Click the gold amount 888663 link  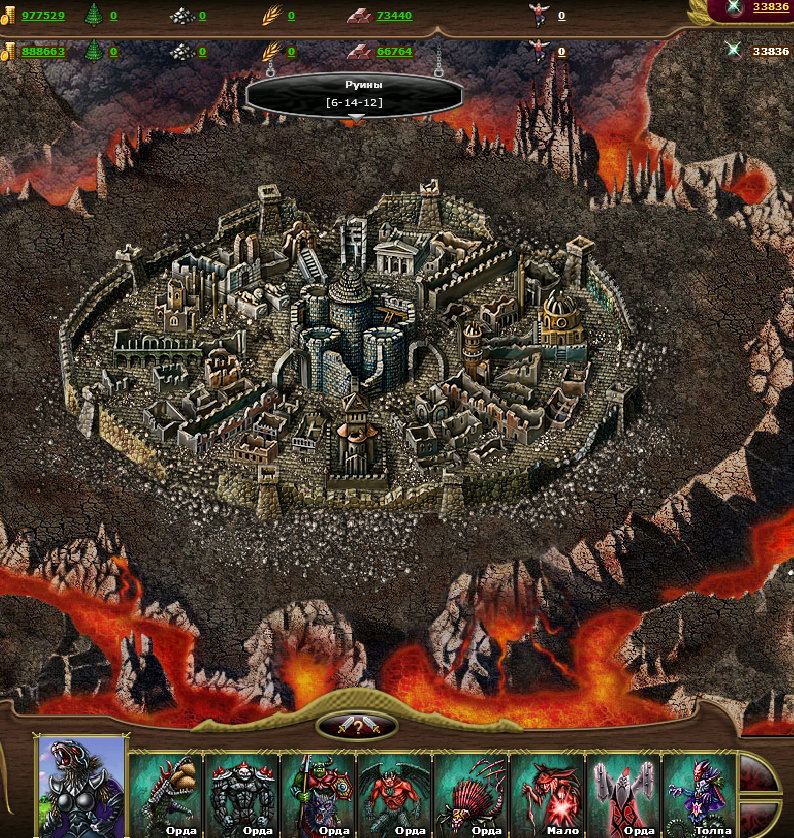43,52
